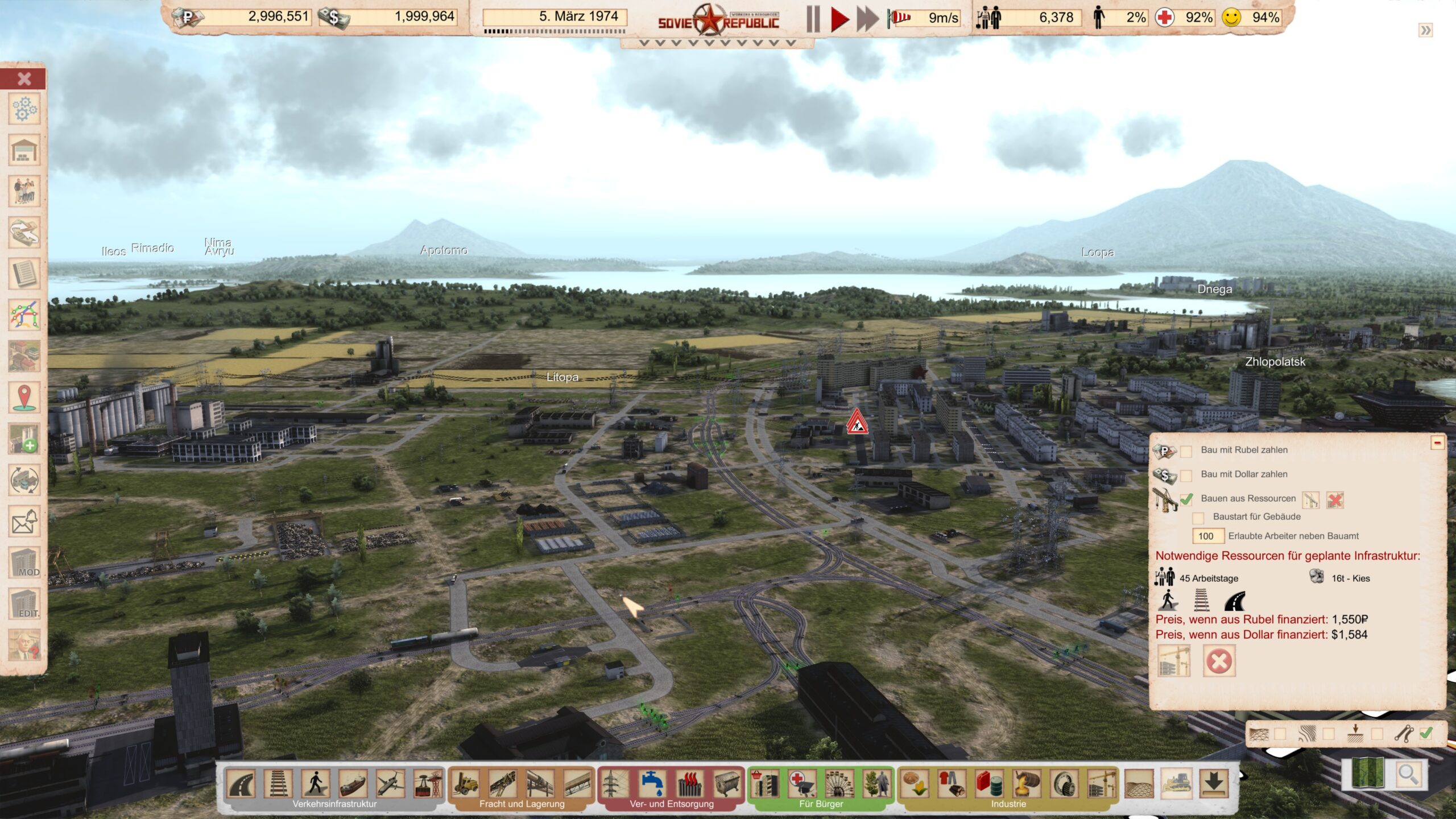Screen dimensions: 1456x819
Task: Select the road building tool
Action: coord(241,784)
